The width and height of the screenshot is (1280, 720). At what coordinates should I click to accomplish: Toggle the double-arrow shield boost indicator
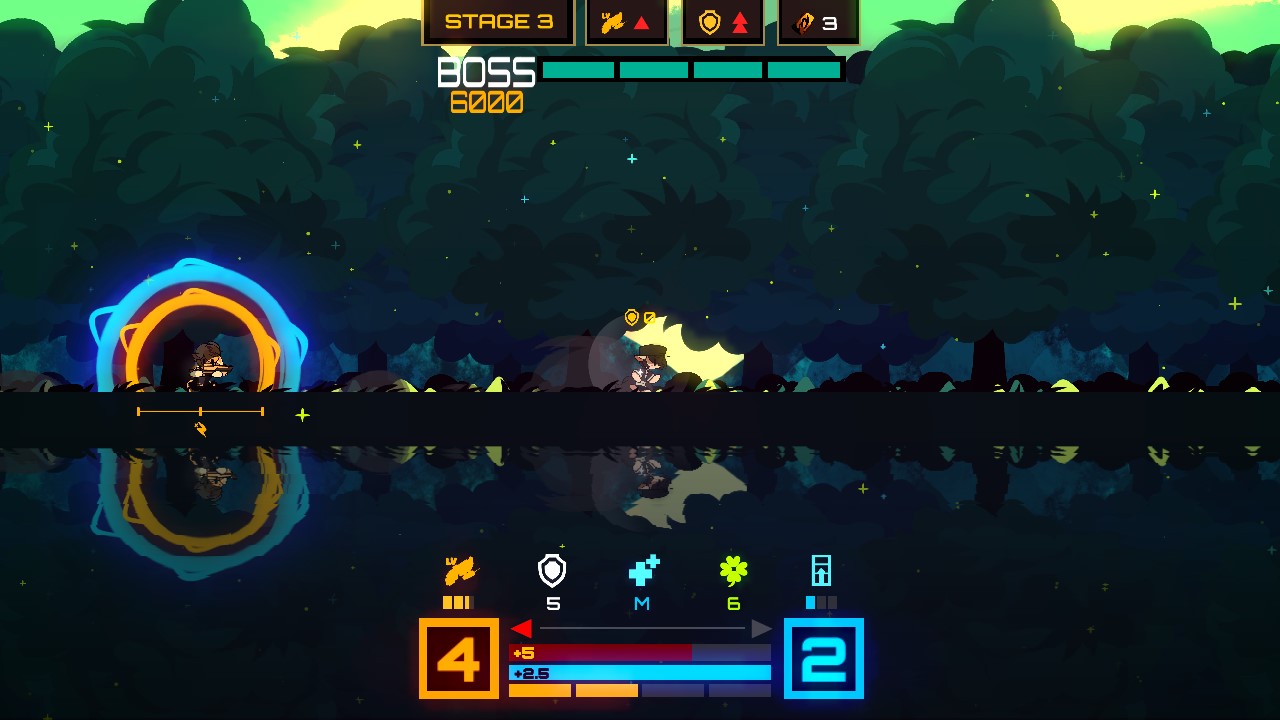738,20
